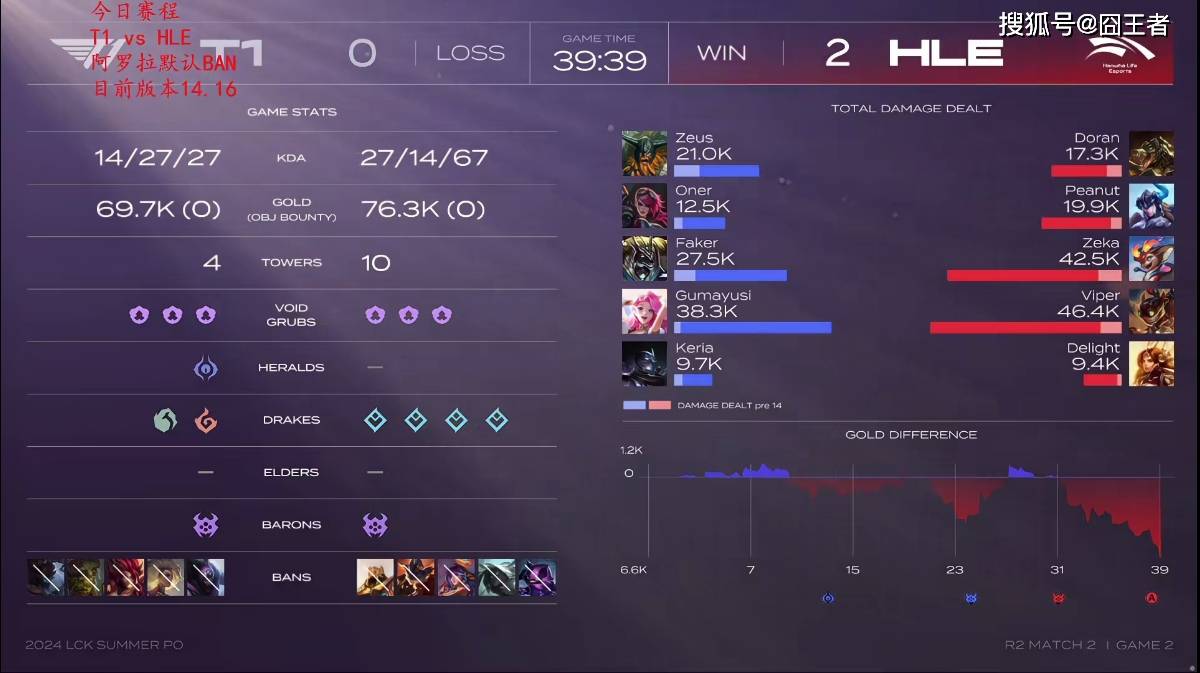Choose Peanut's champion portrait
Screen dimensions: 1200x673
[x=1151, y=206]
